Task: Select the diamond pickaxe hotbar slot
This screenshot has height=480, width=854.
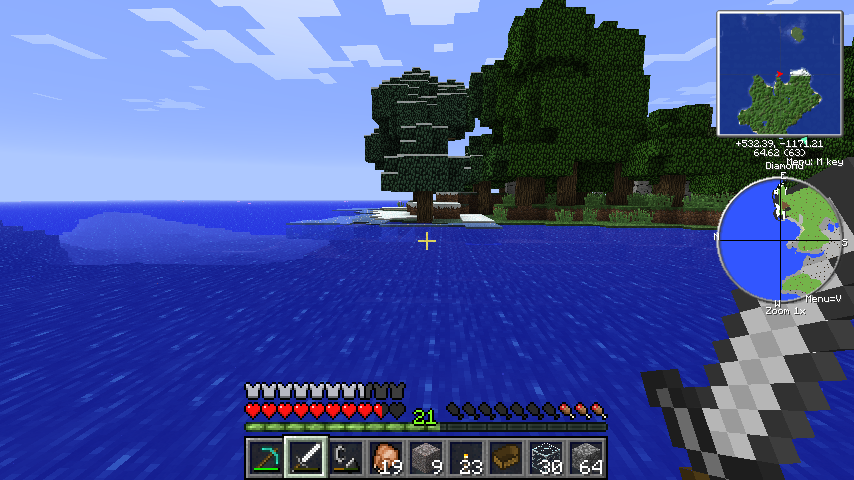Action: pyautogui.click(x=266, y=458)
